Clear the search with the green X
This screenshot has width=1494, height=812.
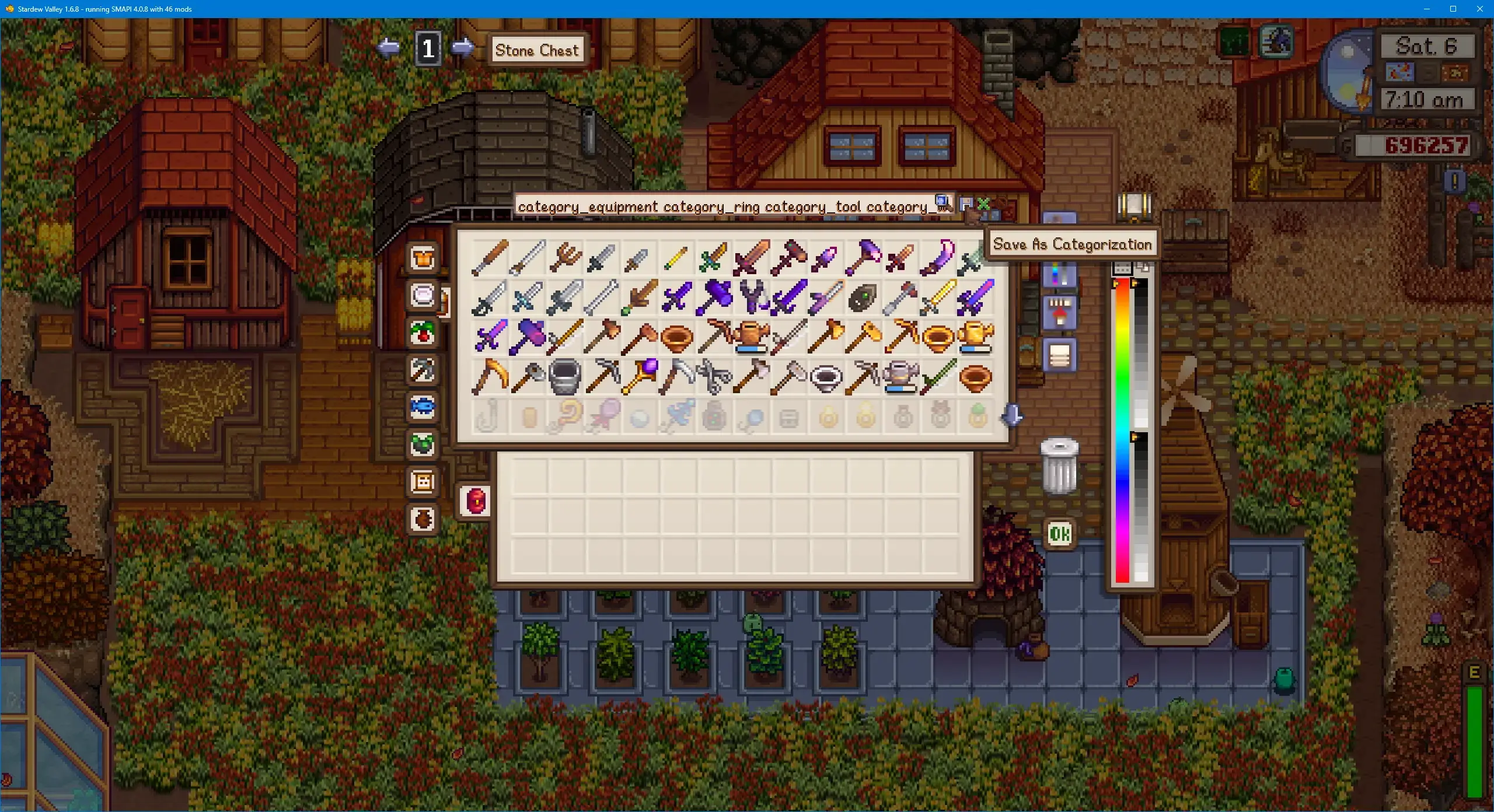pyautogui.click(x=983, y=204)
